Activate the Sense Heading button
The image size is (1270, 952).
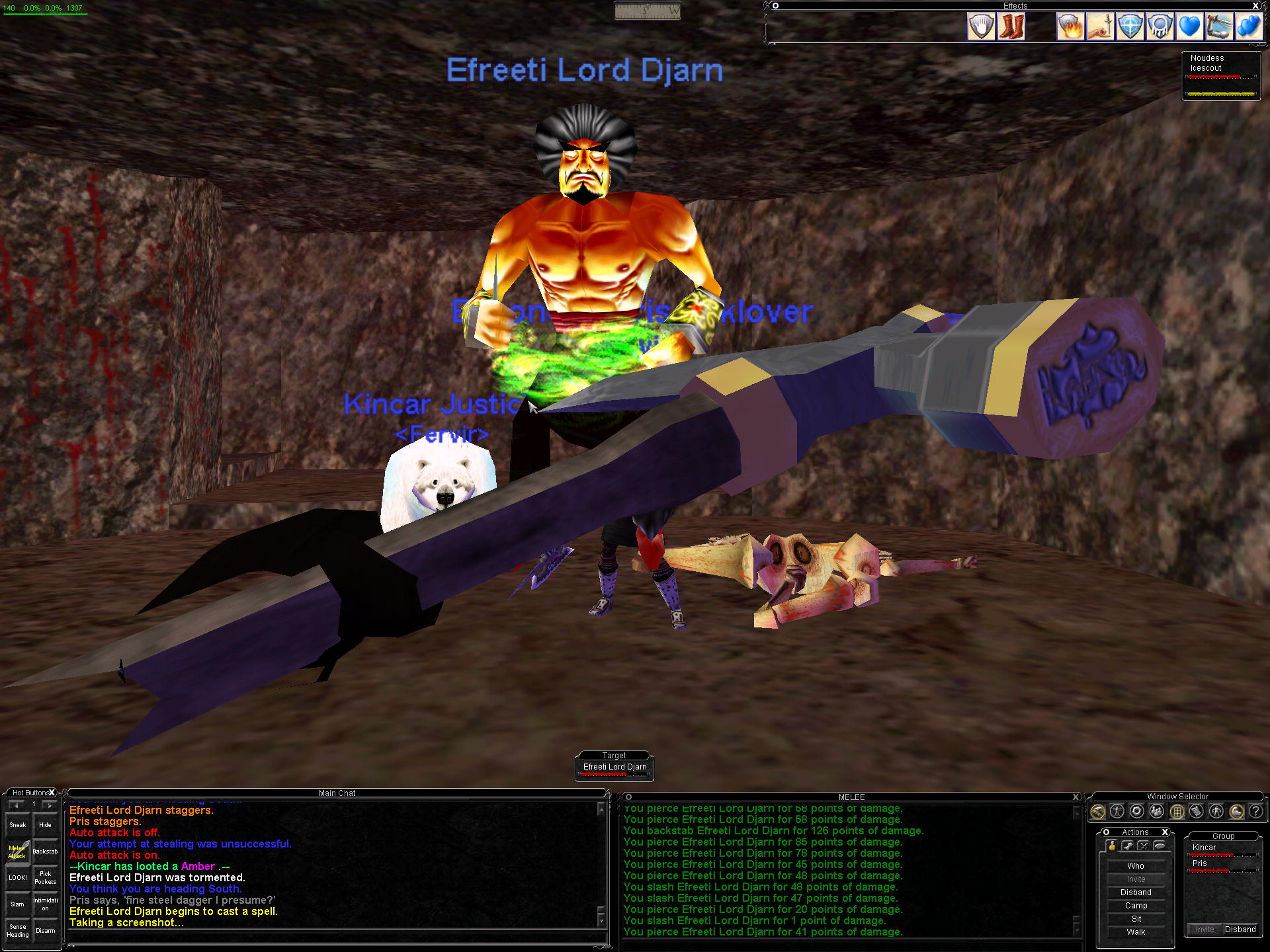click(x=18, y=931)
